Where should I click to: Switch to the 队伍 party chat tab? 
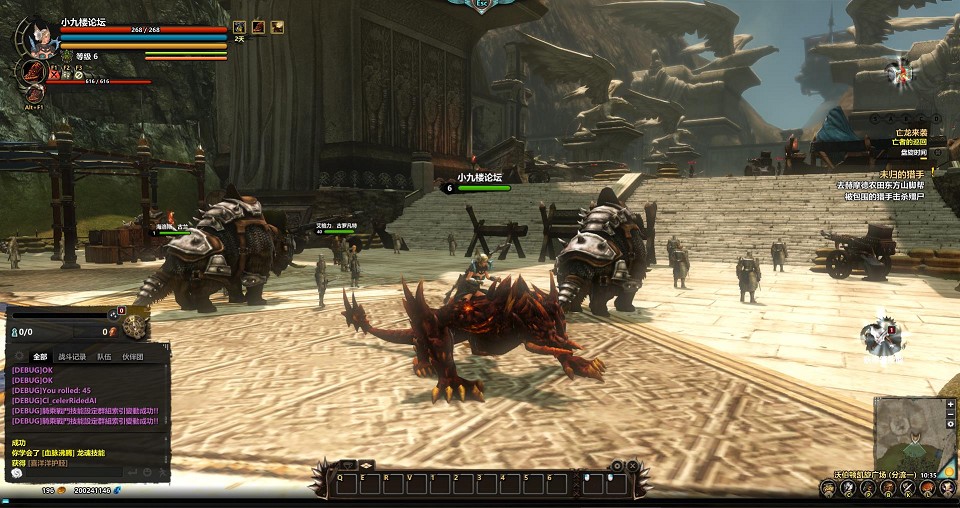coord(104,356)
